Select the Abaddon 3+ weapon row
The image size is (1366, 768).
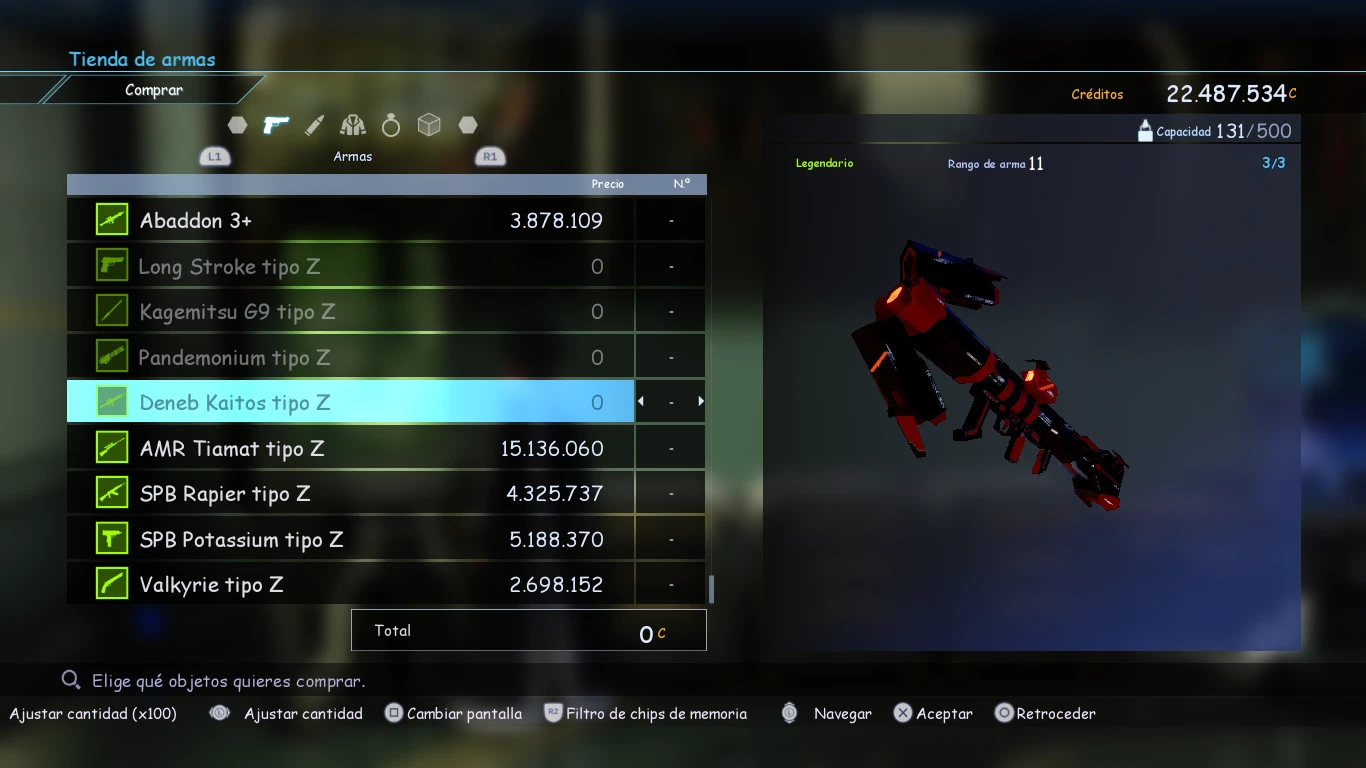350,220
